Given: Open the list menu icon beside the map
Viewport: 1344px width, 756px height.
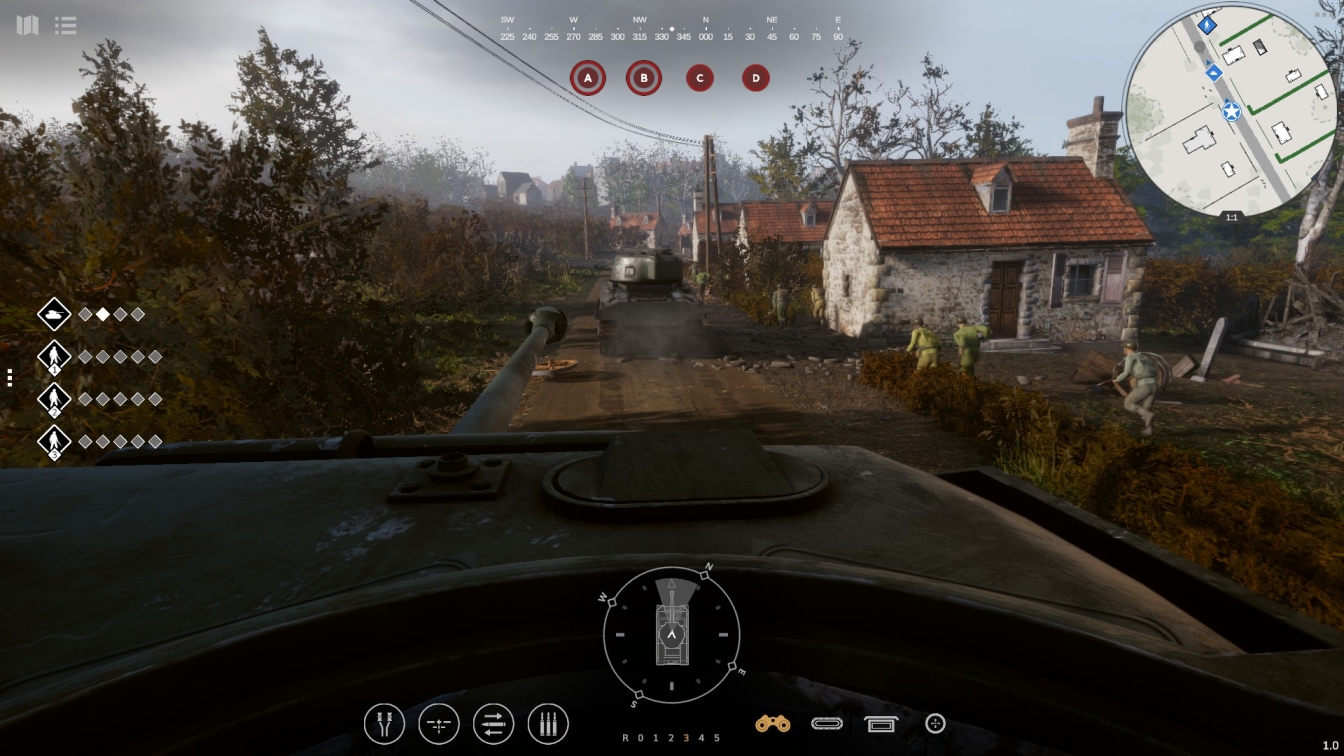Looking at the screenshot, I should click(66, 25).
